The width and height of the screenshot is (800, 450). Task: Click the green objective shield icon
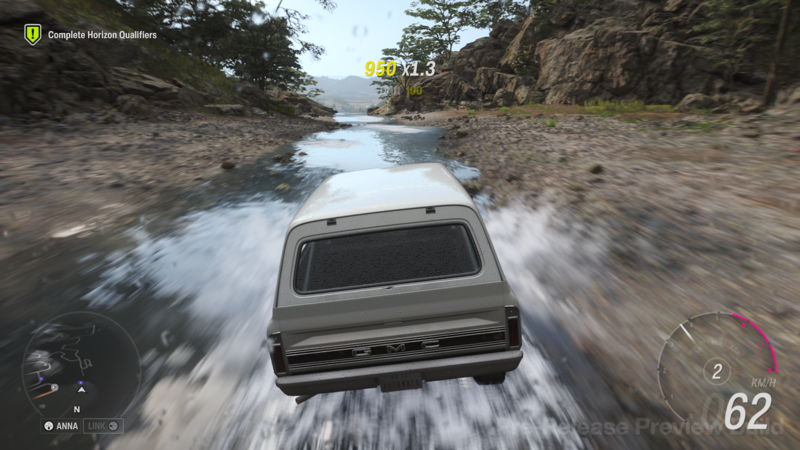tap(33, 35)
